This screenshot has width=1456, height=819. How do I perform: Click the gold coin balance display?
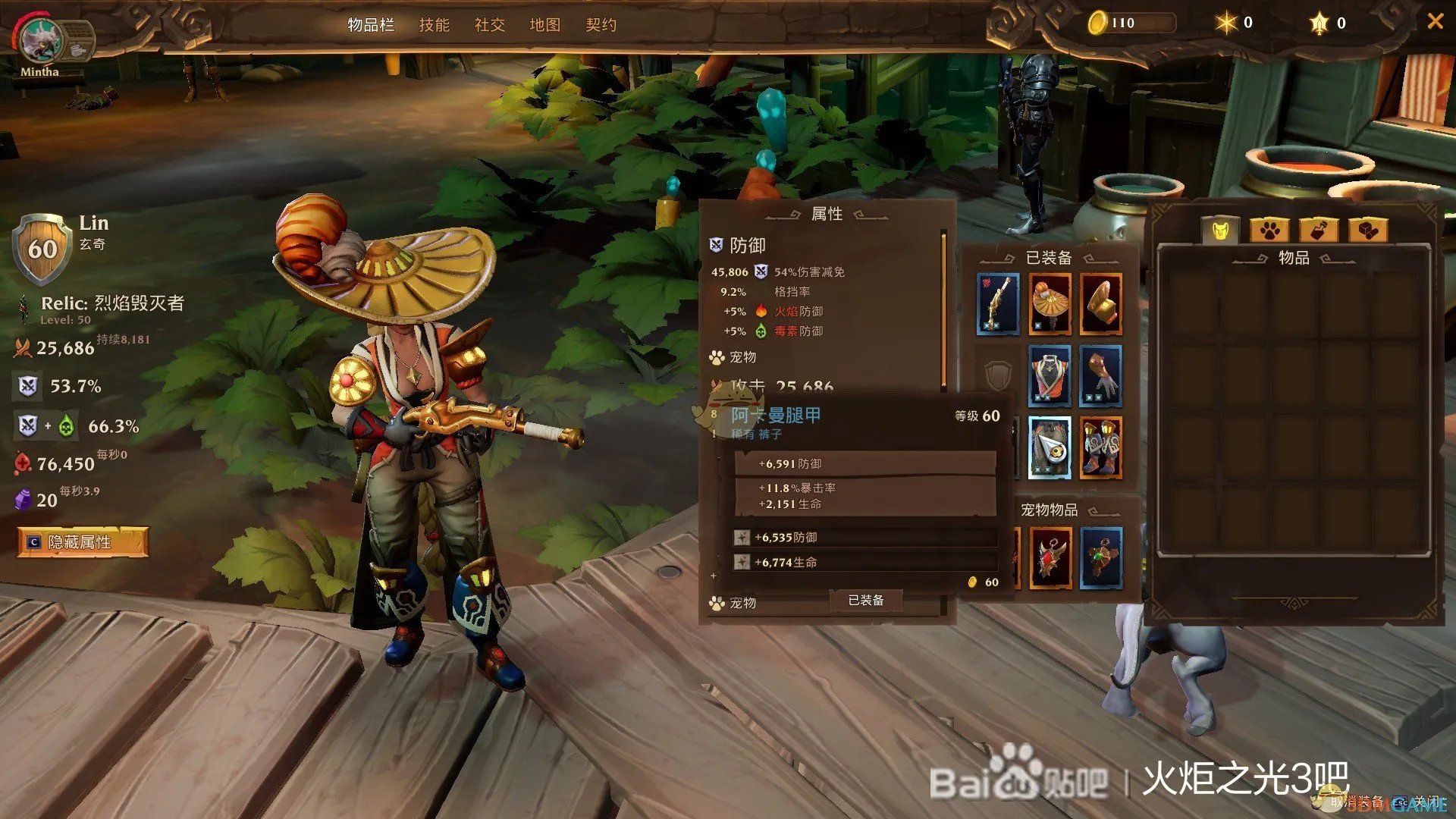[1122, 23]
